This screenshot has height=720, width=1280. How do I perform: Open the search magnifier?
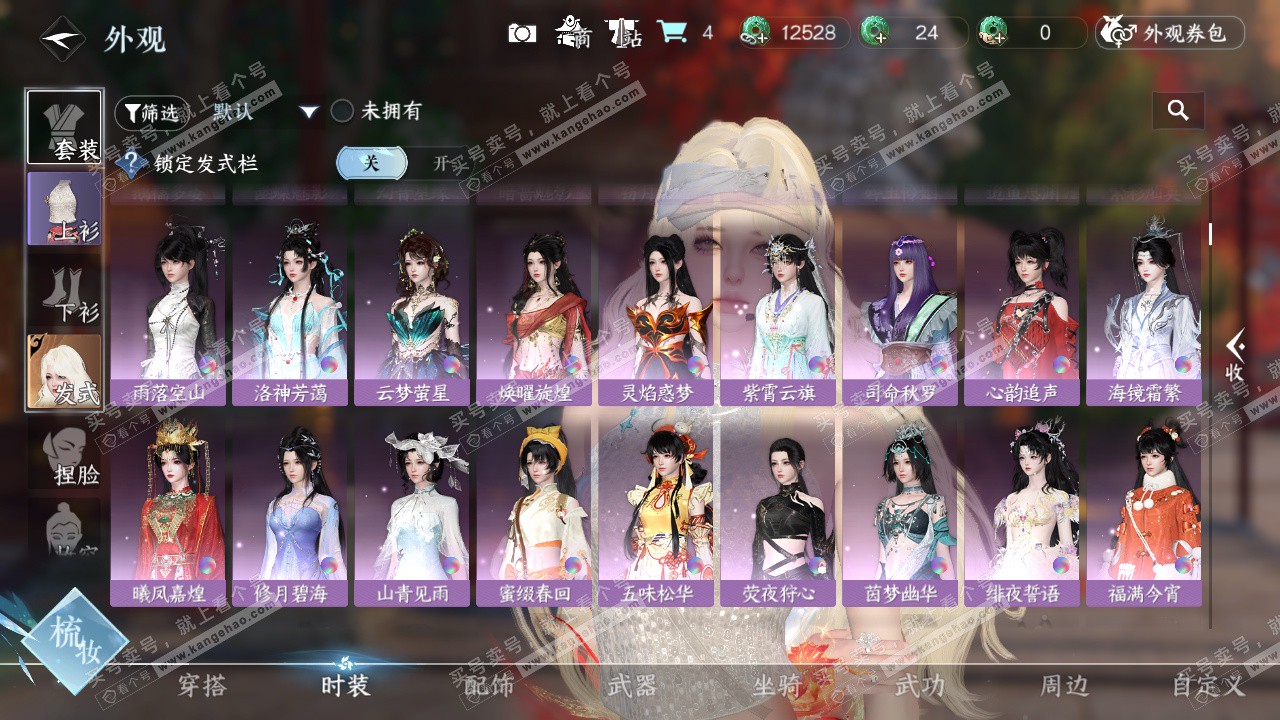click(1178, 111)
